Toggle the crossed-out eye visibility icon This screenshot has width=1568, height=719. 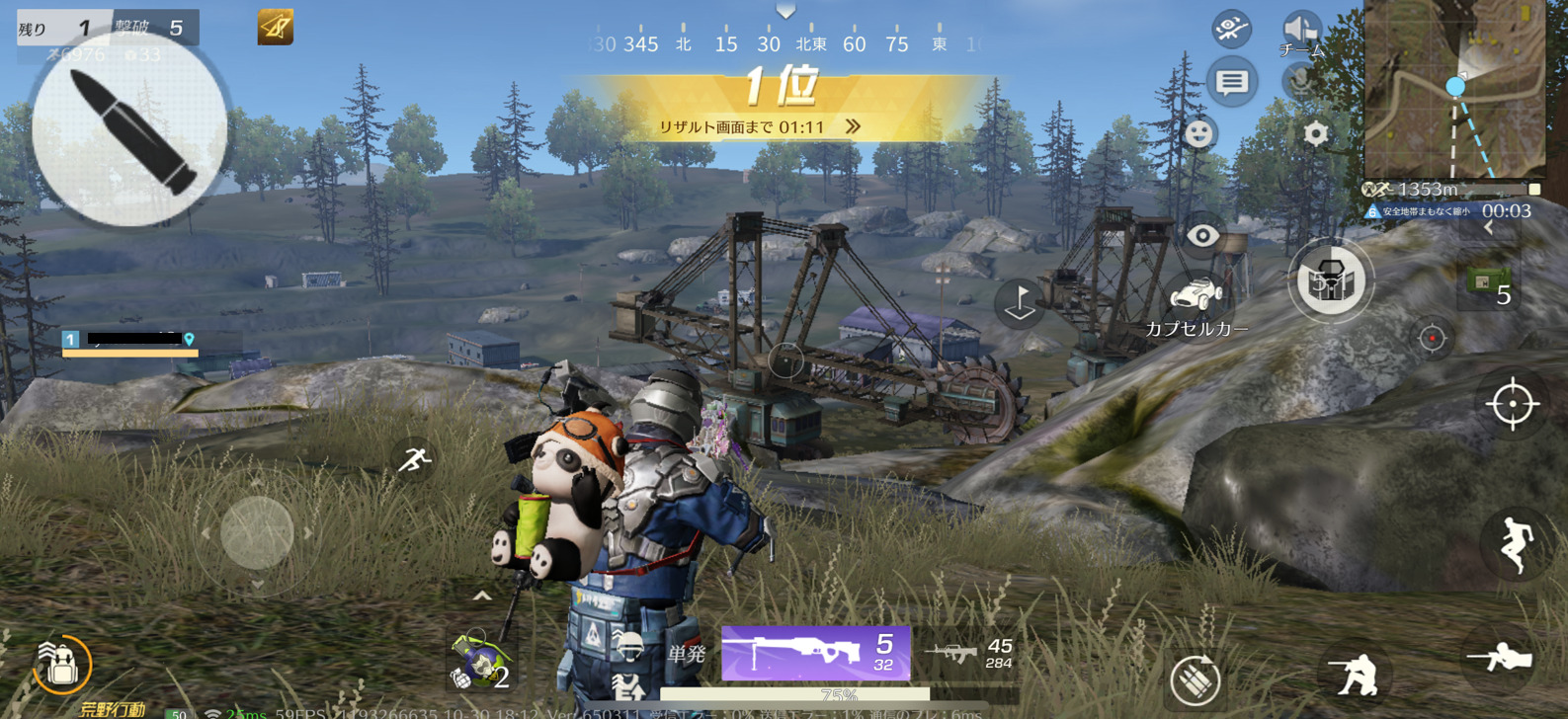(1231, 29)
